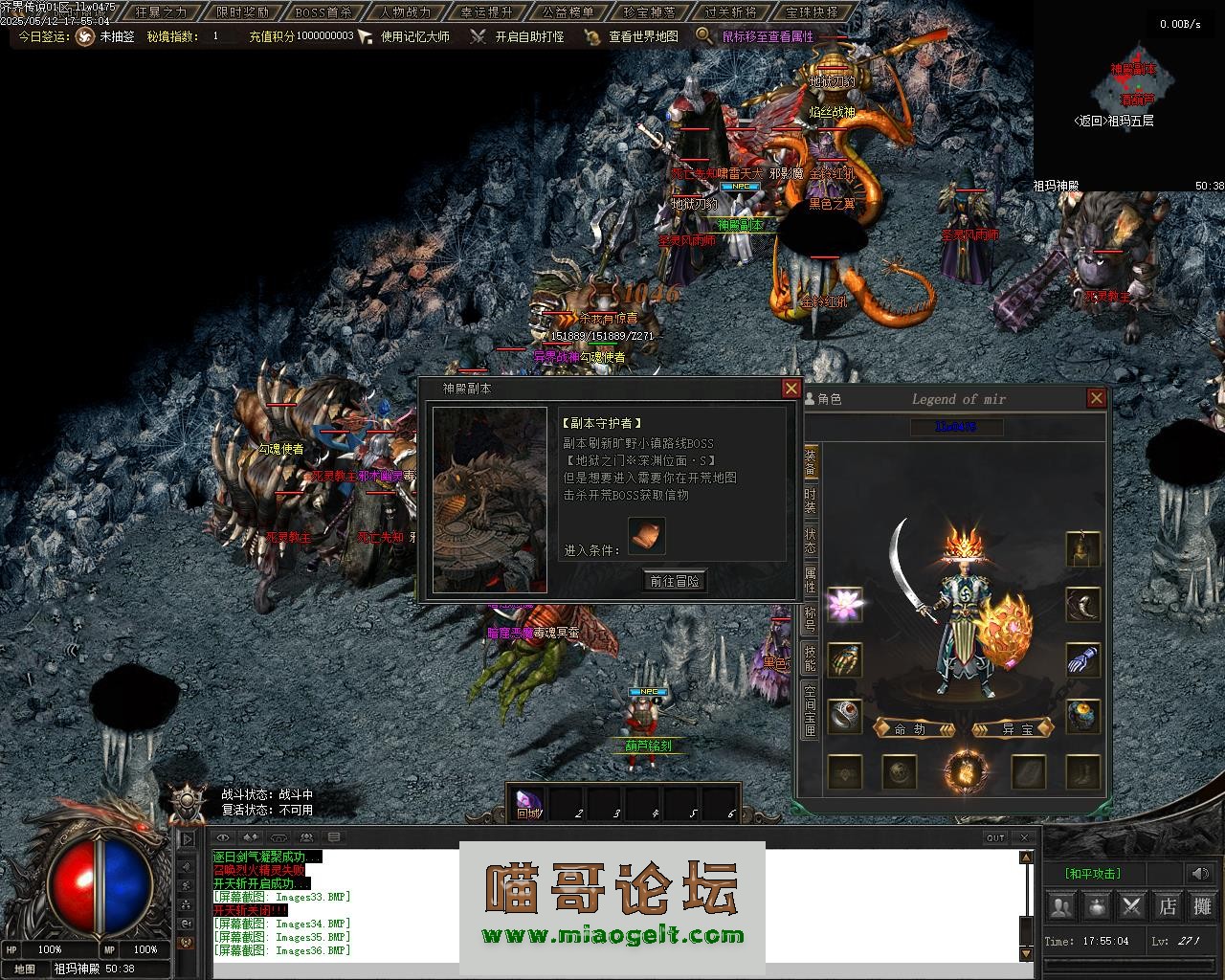Click the 前往冒险 button
This screenshot has height=980, width=1225.
click(x=675, y=581)
